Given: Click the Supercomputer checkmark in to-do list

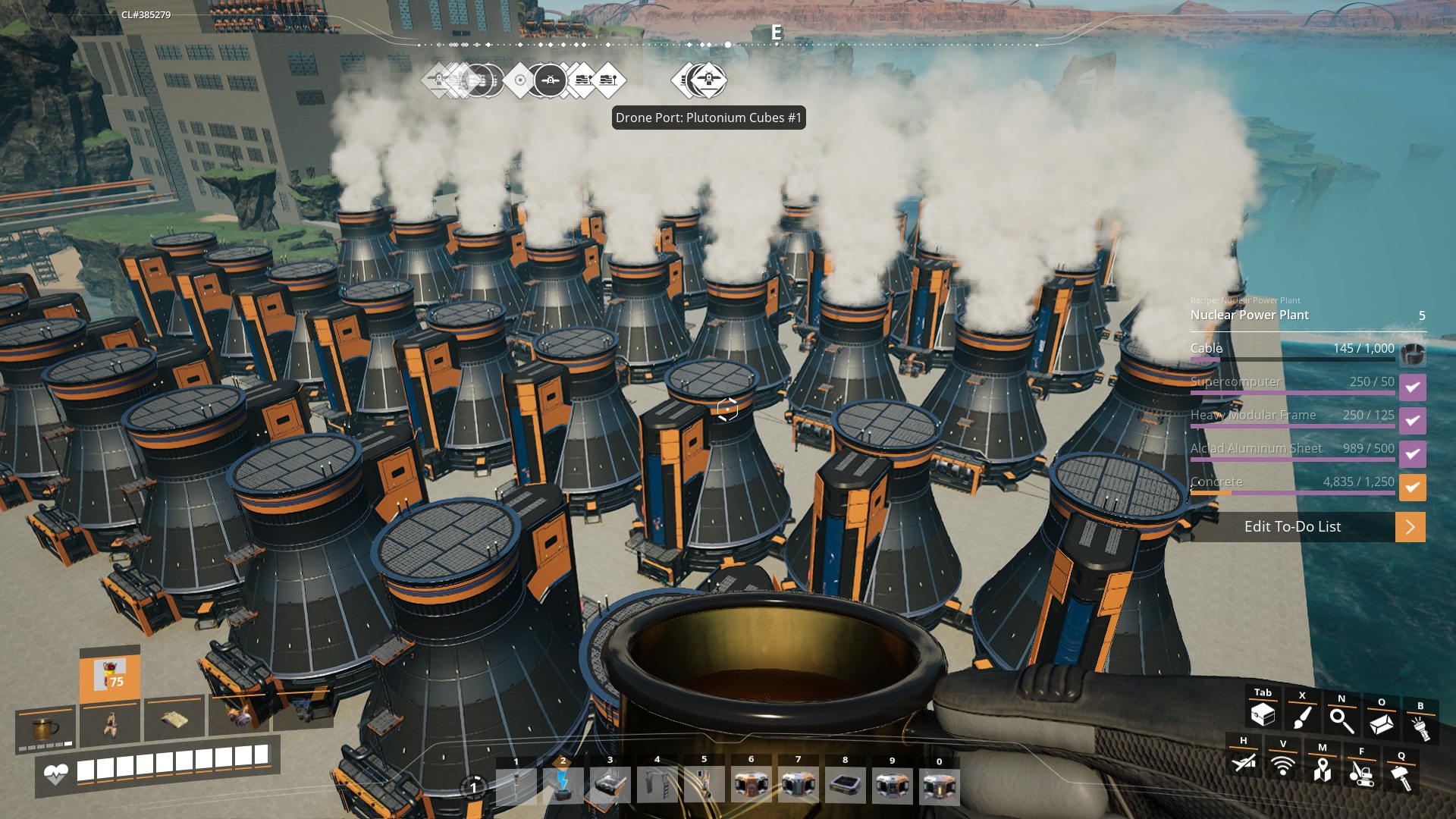Looking at the screenshot, I should coord(1412,388).
